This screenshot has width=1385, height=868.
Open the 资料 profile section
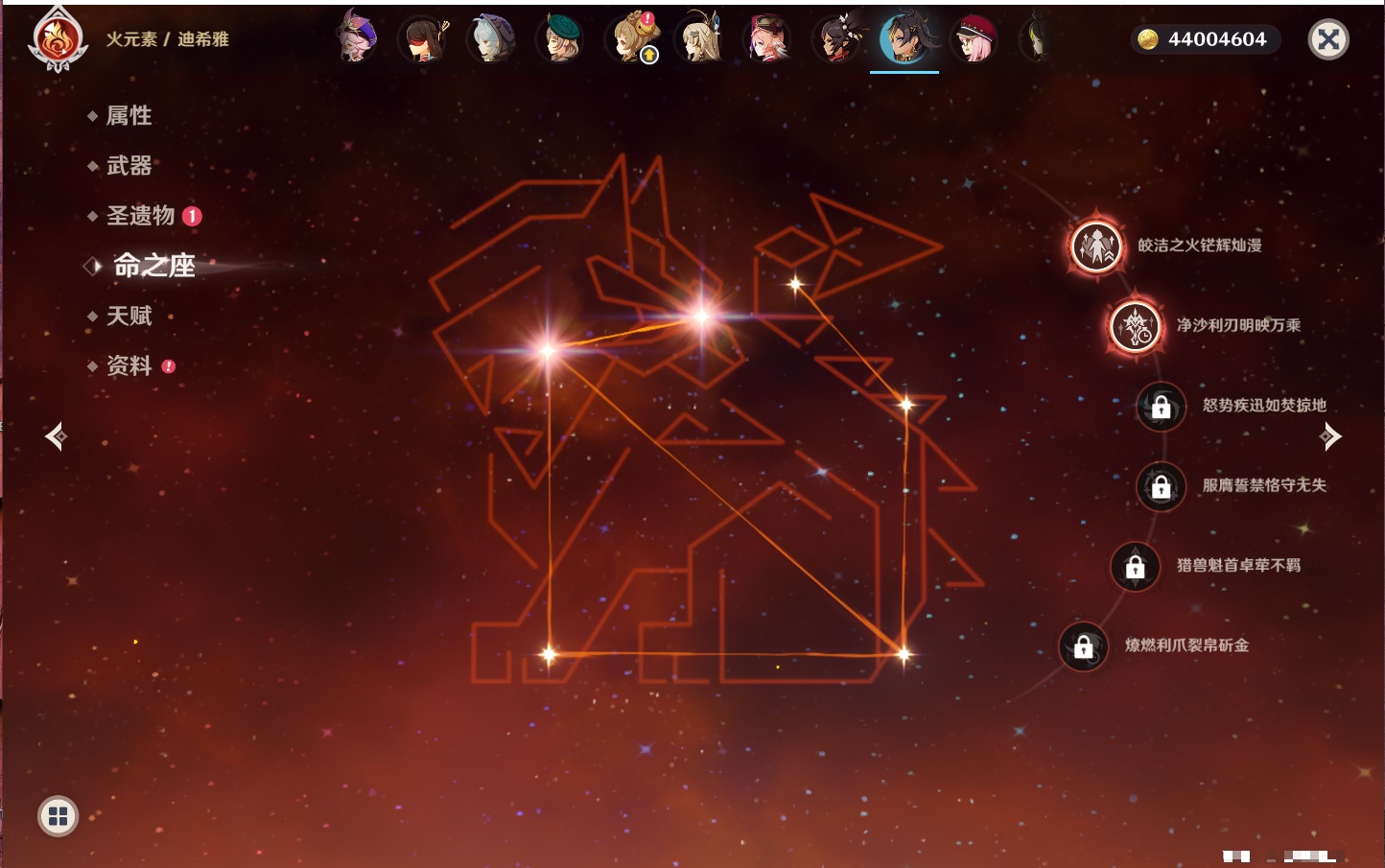tap(129, 365)
